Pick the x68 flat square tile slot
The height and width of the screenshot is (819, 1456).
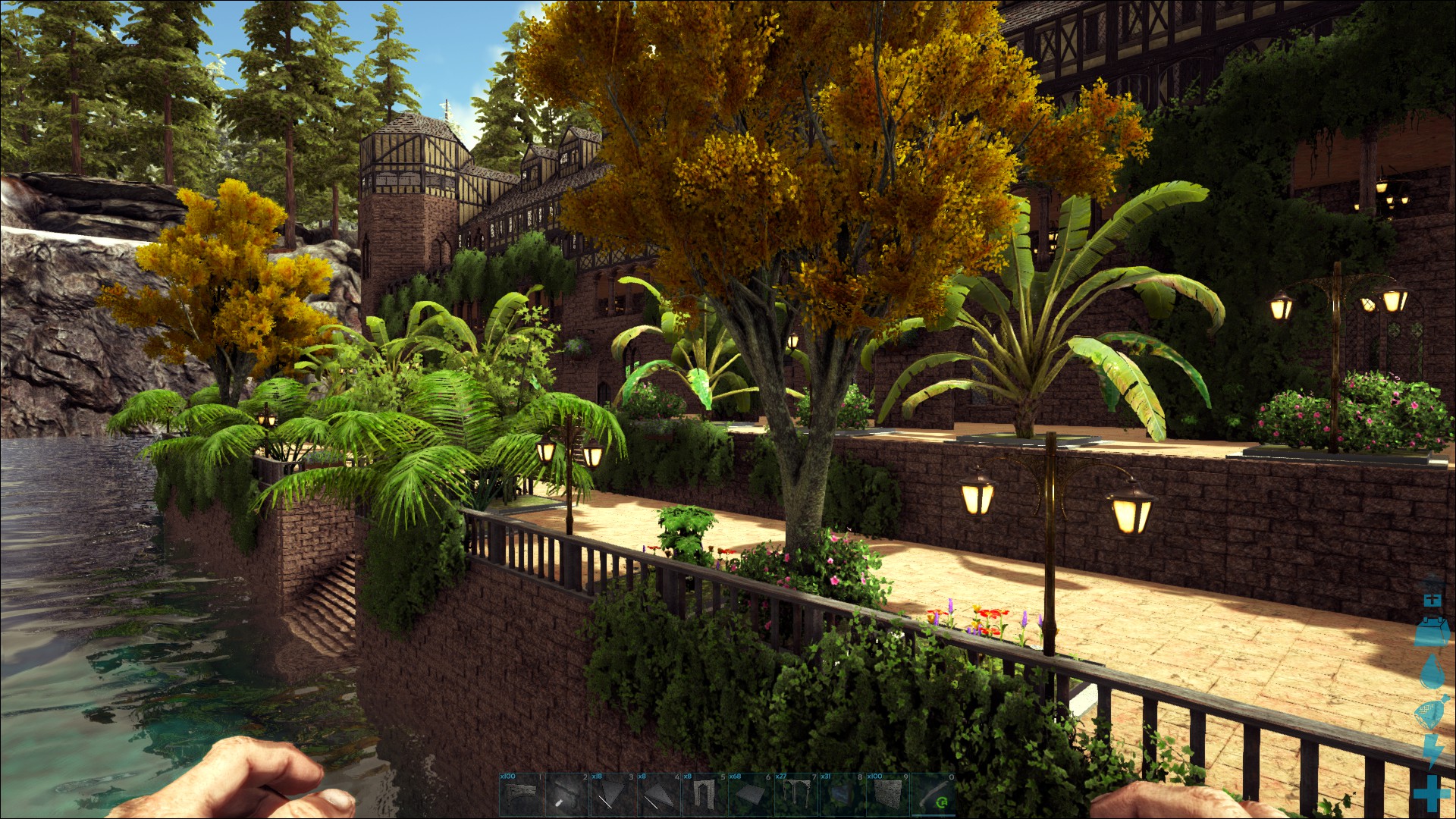(749, 795)
